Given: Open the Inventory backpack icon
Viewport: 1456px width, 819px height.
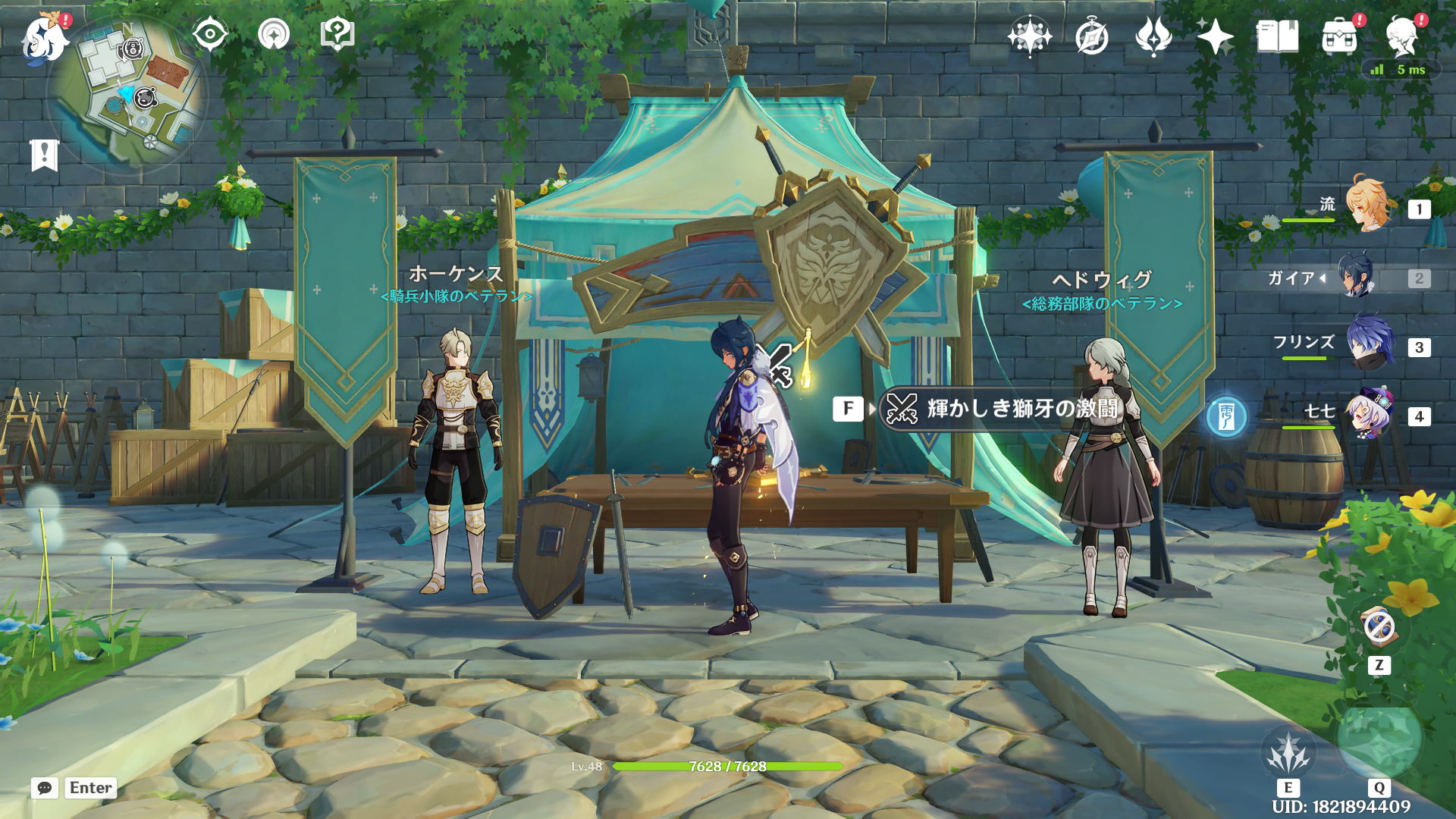Looking at the screenshot, I should pos(1339,36).
